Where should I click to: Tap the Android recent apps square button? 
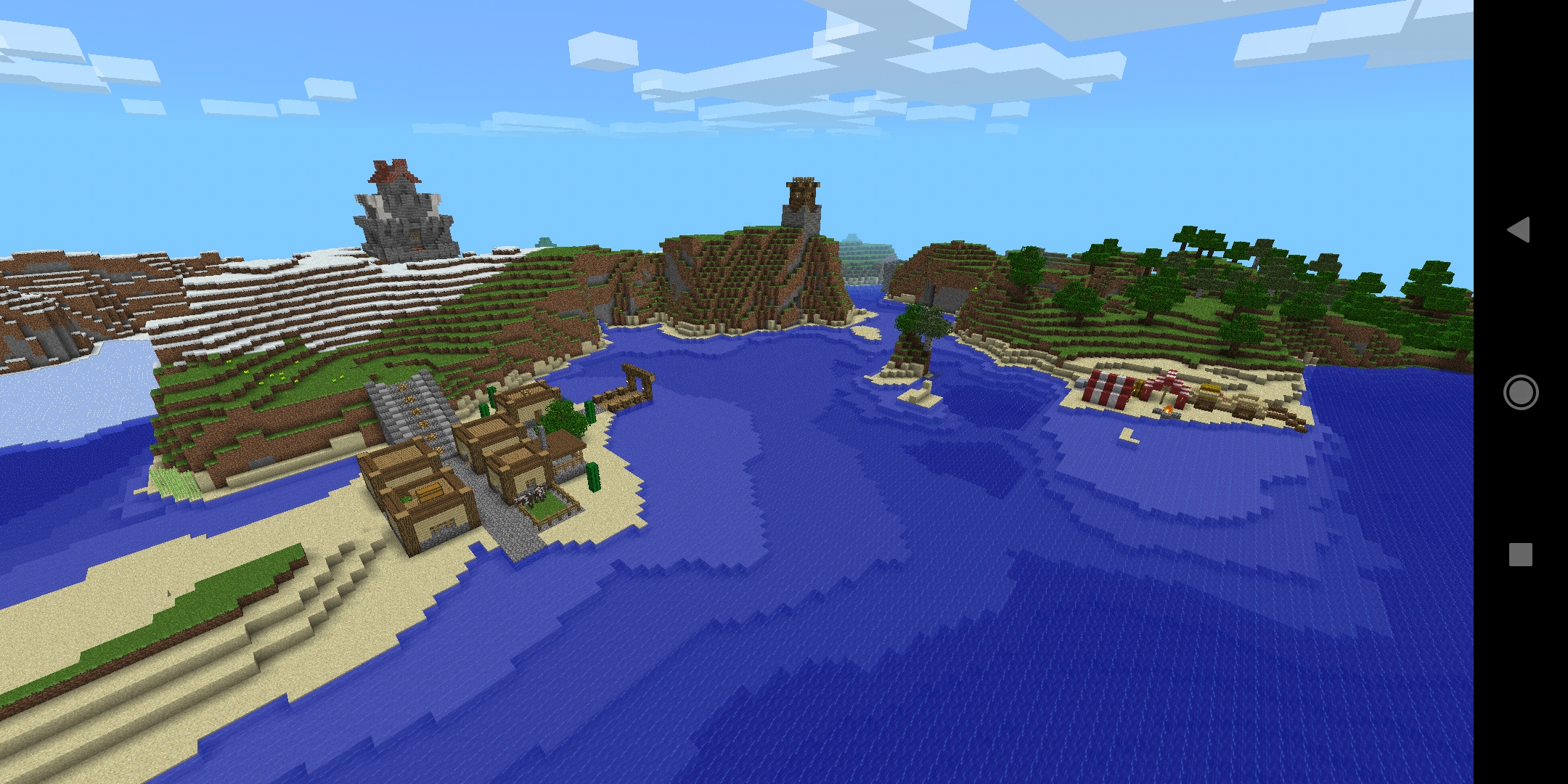(1520, 553)
